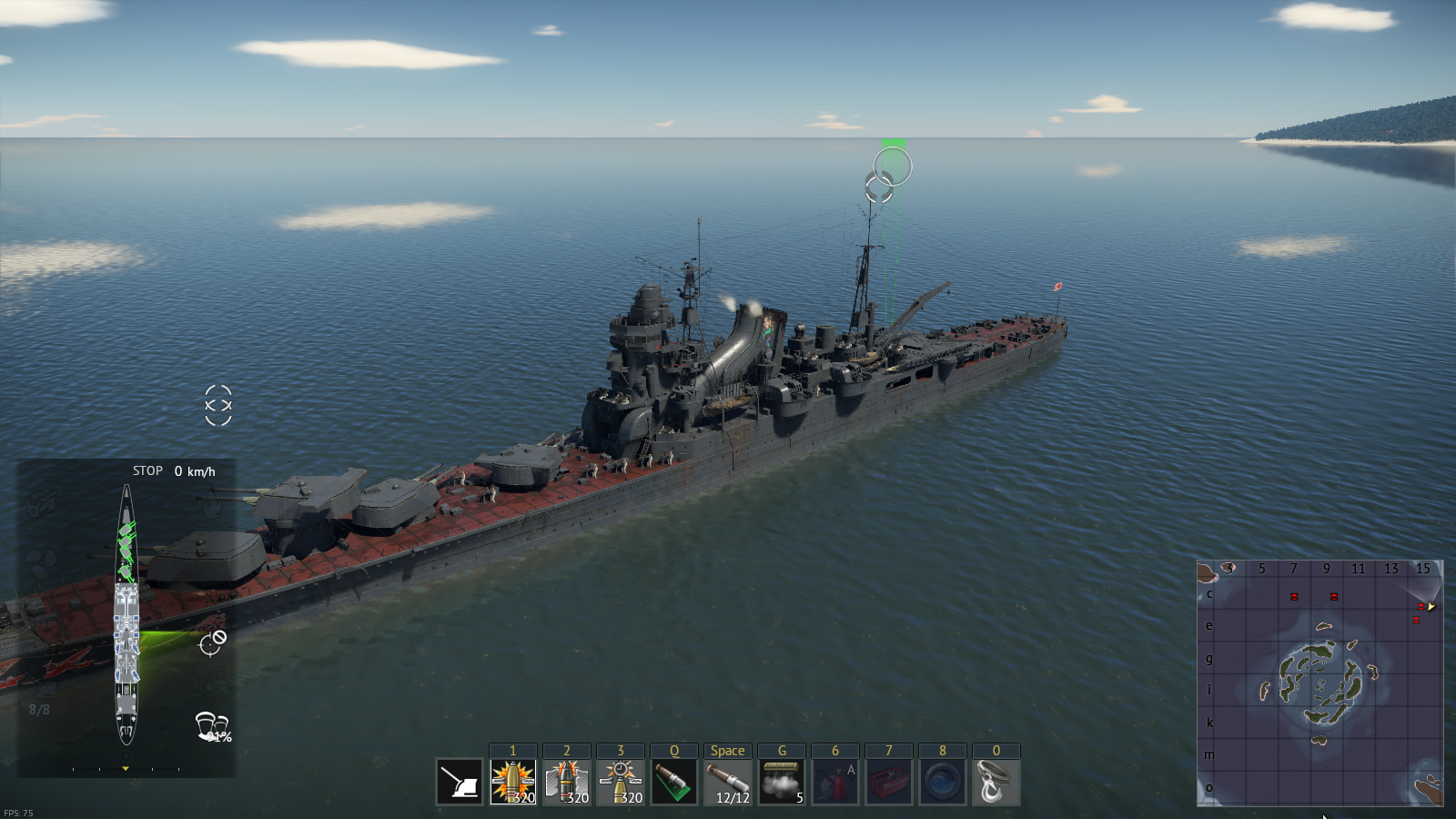Activate the fire extinguisher slot

[835, 782]
